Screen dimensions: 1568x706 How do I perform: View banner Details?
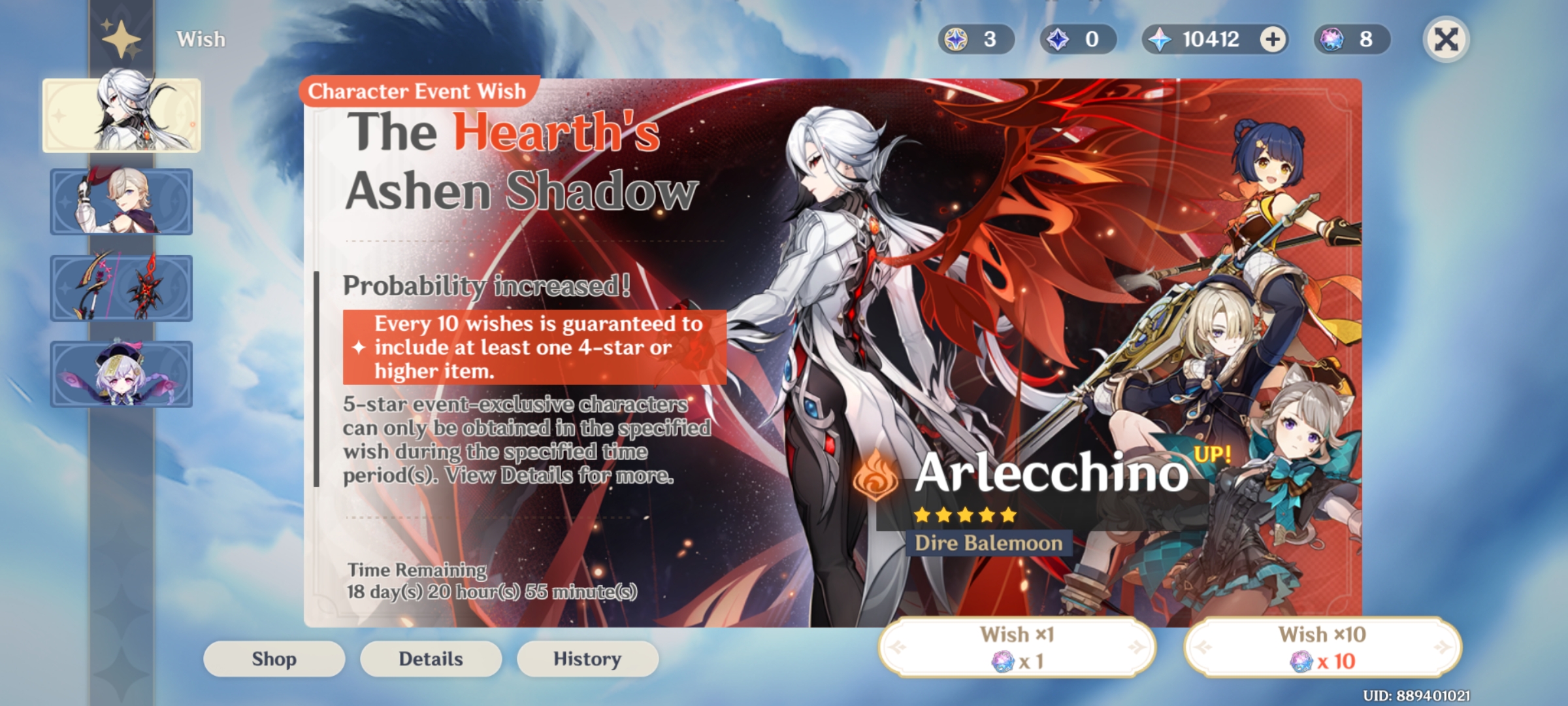[430, 659]
